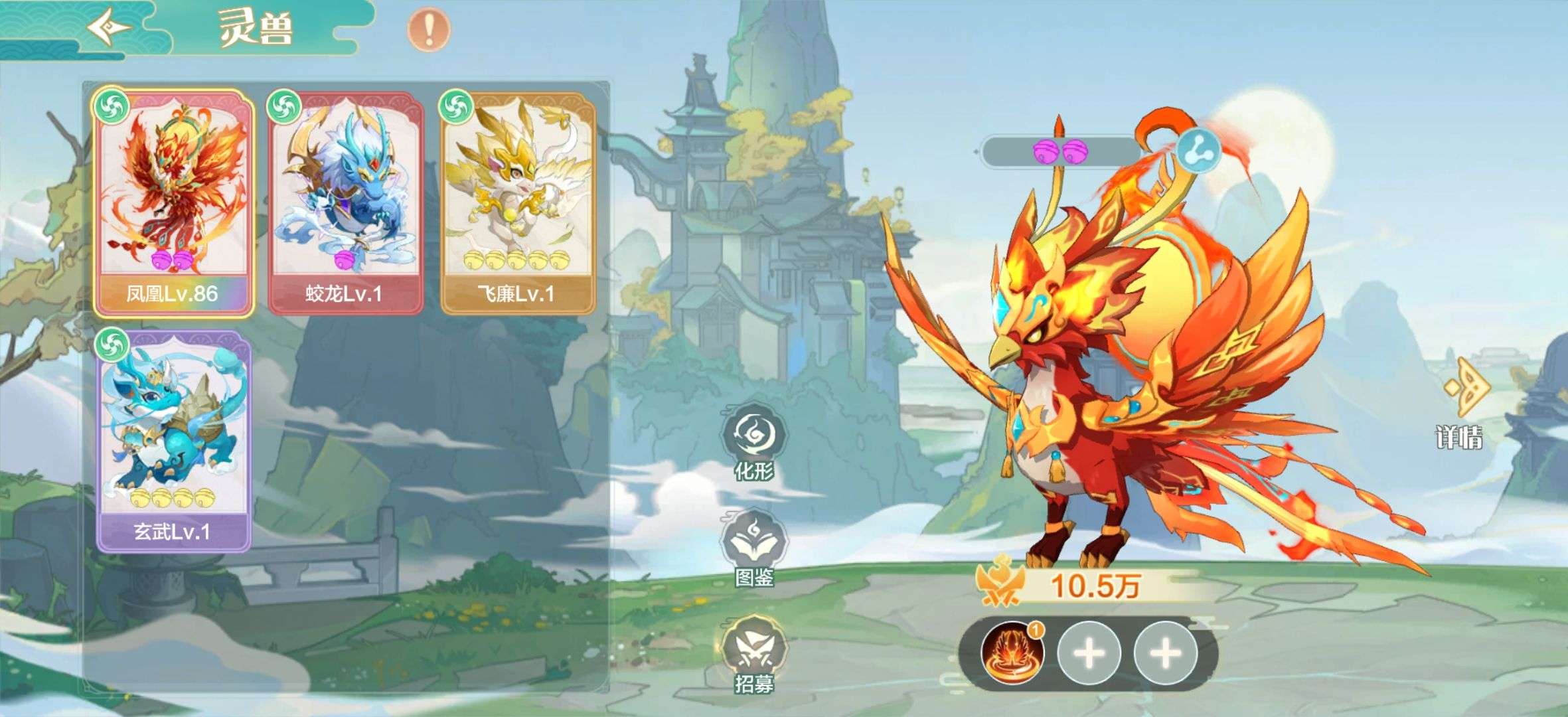Image resolution: width=1568 pixels, height=717 pixels.
Task: Go back using the arrow button
Action: tap(110, 28)
